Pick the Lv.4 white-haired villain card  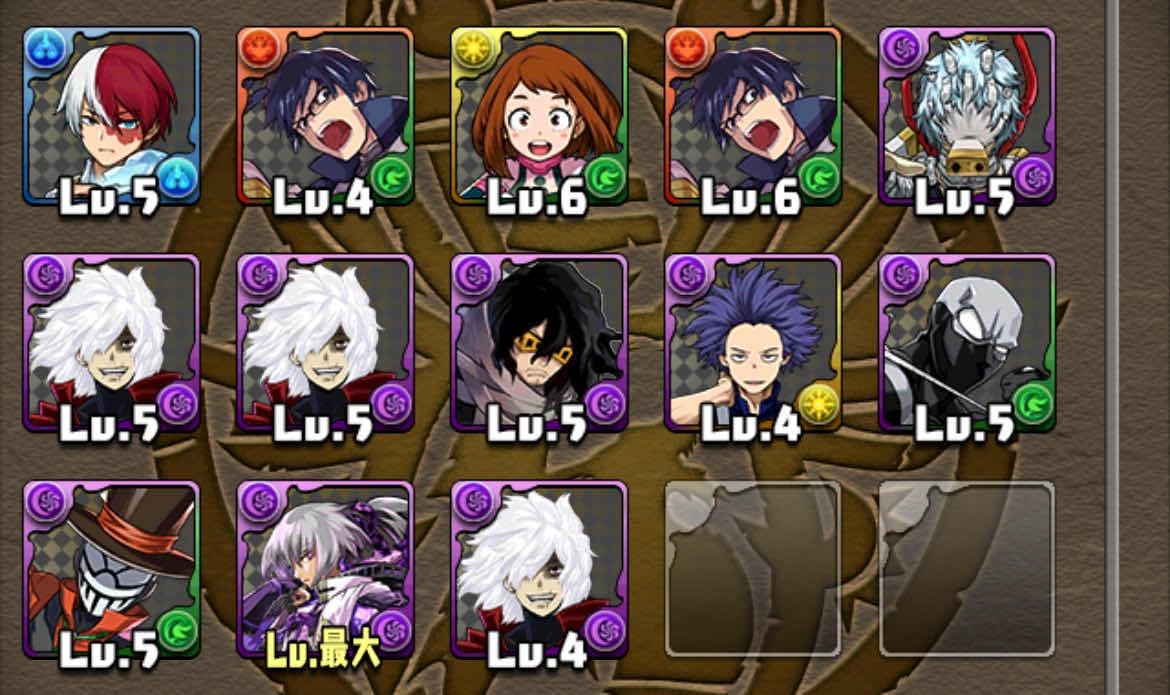[x=539, y=570]
